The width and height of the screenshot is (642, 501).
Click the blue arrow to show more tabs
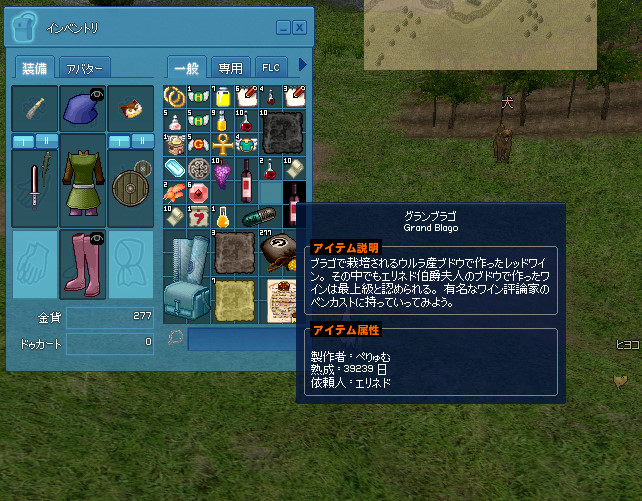coord(303,67)
